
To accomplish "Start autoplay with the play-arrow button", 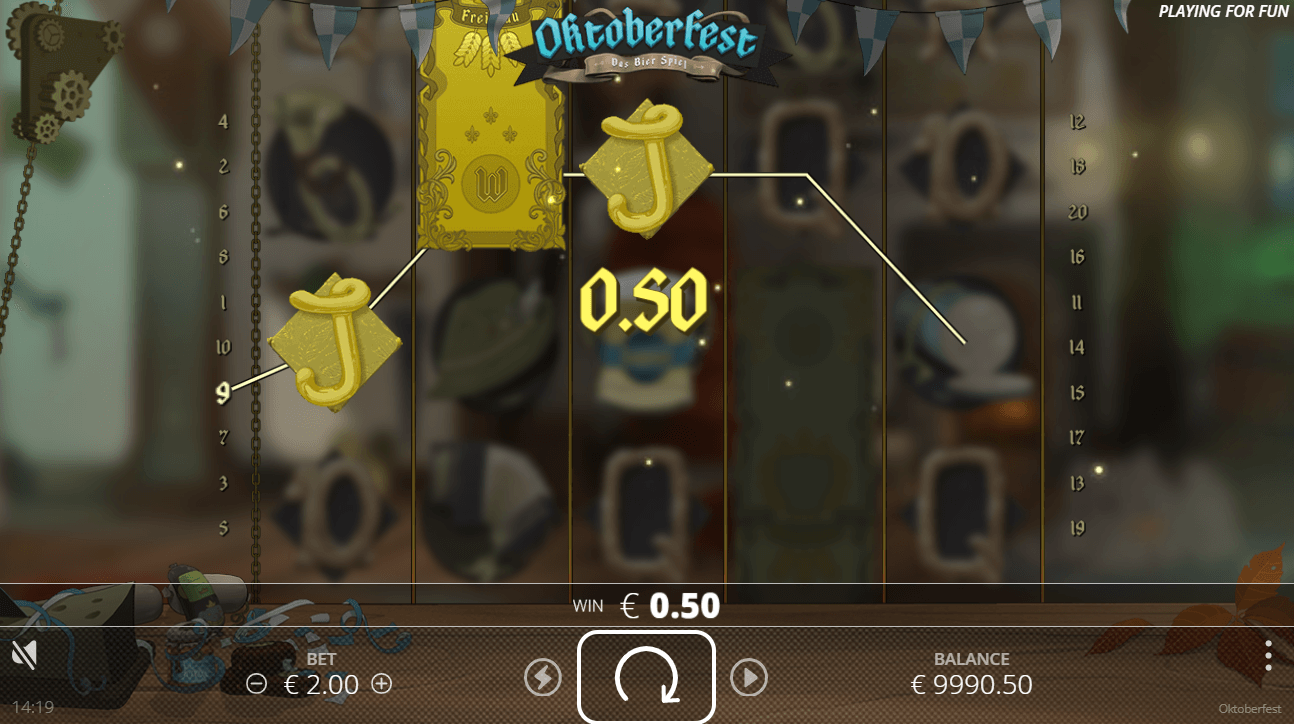I will (x=748, y=678).
